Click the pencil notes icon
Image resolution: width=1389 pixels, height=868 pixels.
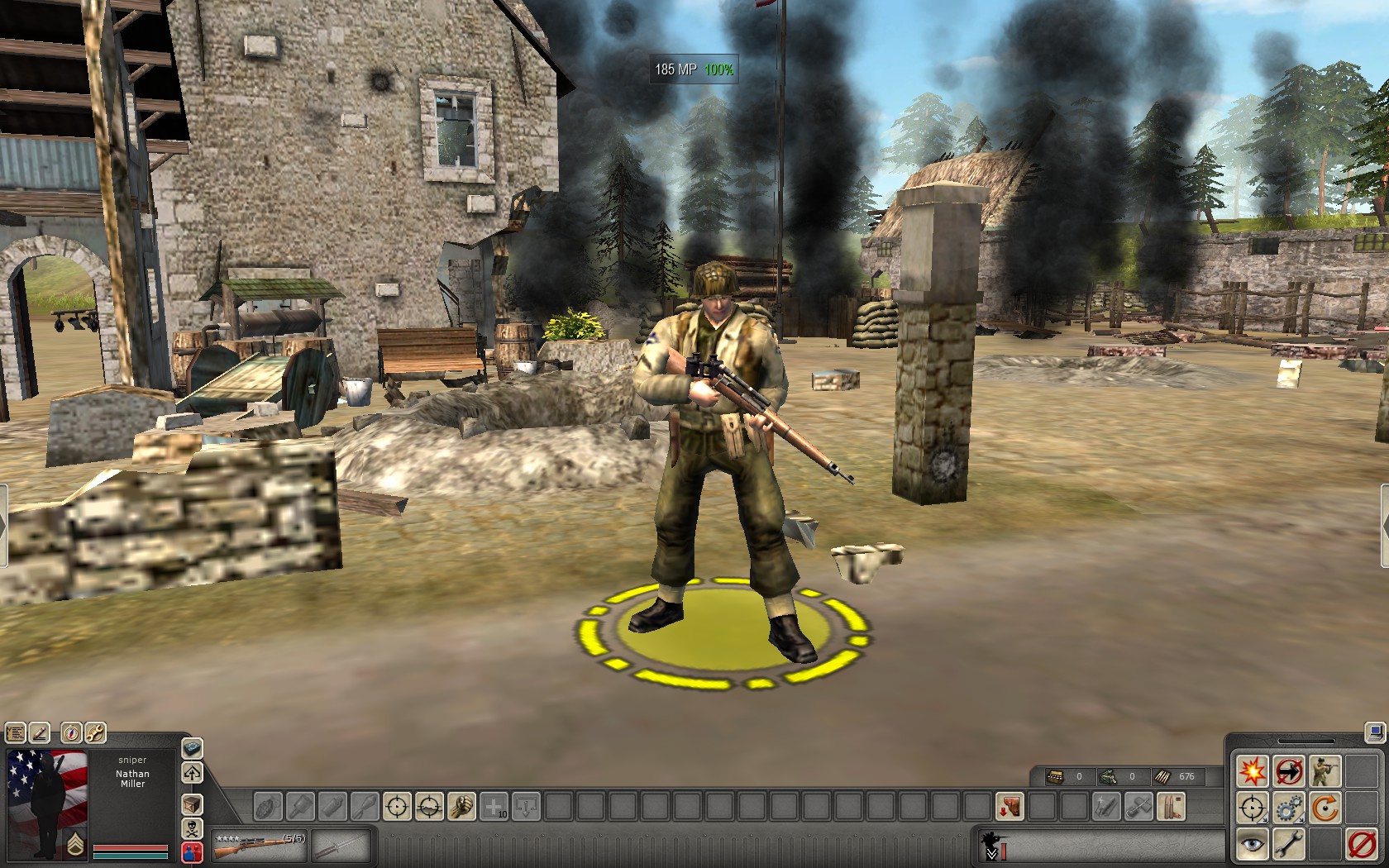tap(39, 733)
